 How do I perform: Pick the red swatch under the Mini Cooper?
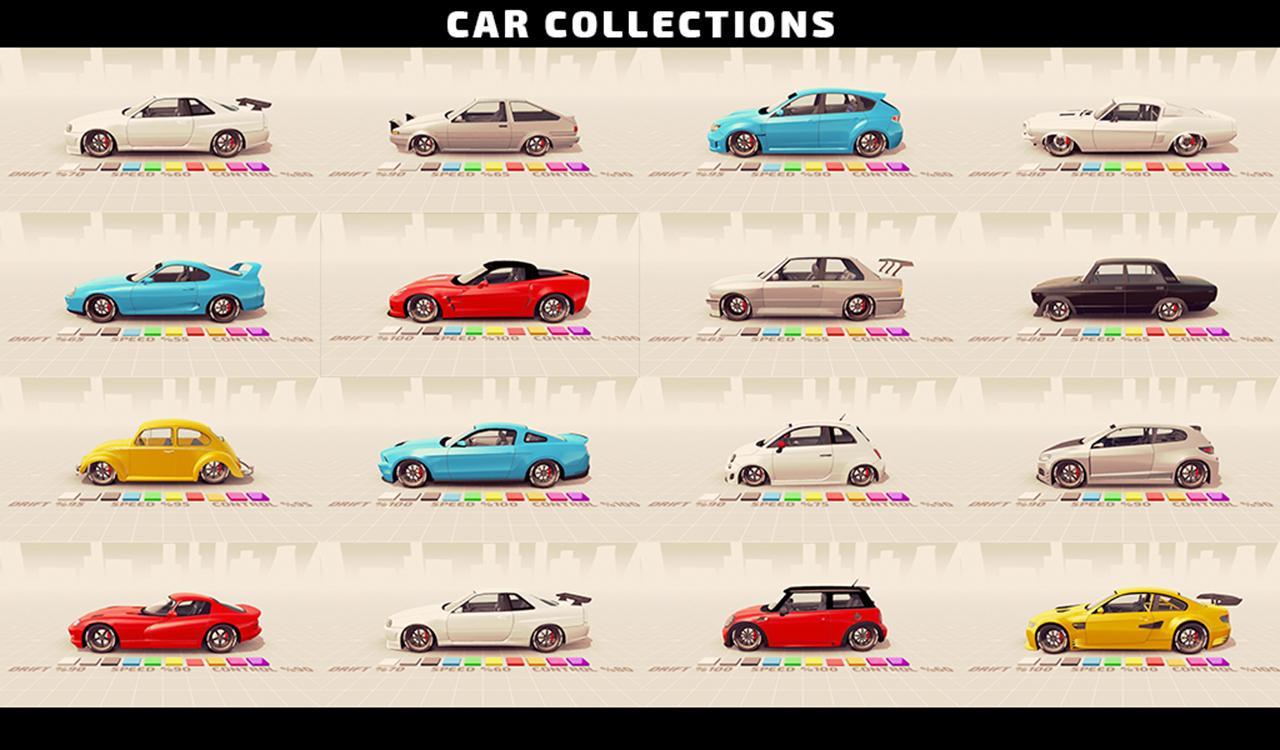click(834, 662)
